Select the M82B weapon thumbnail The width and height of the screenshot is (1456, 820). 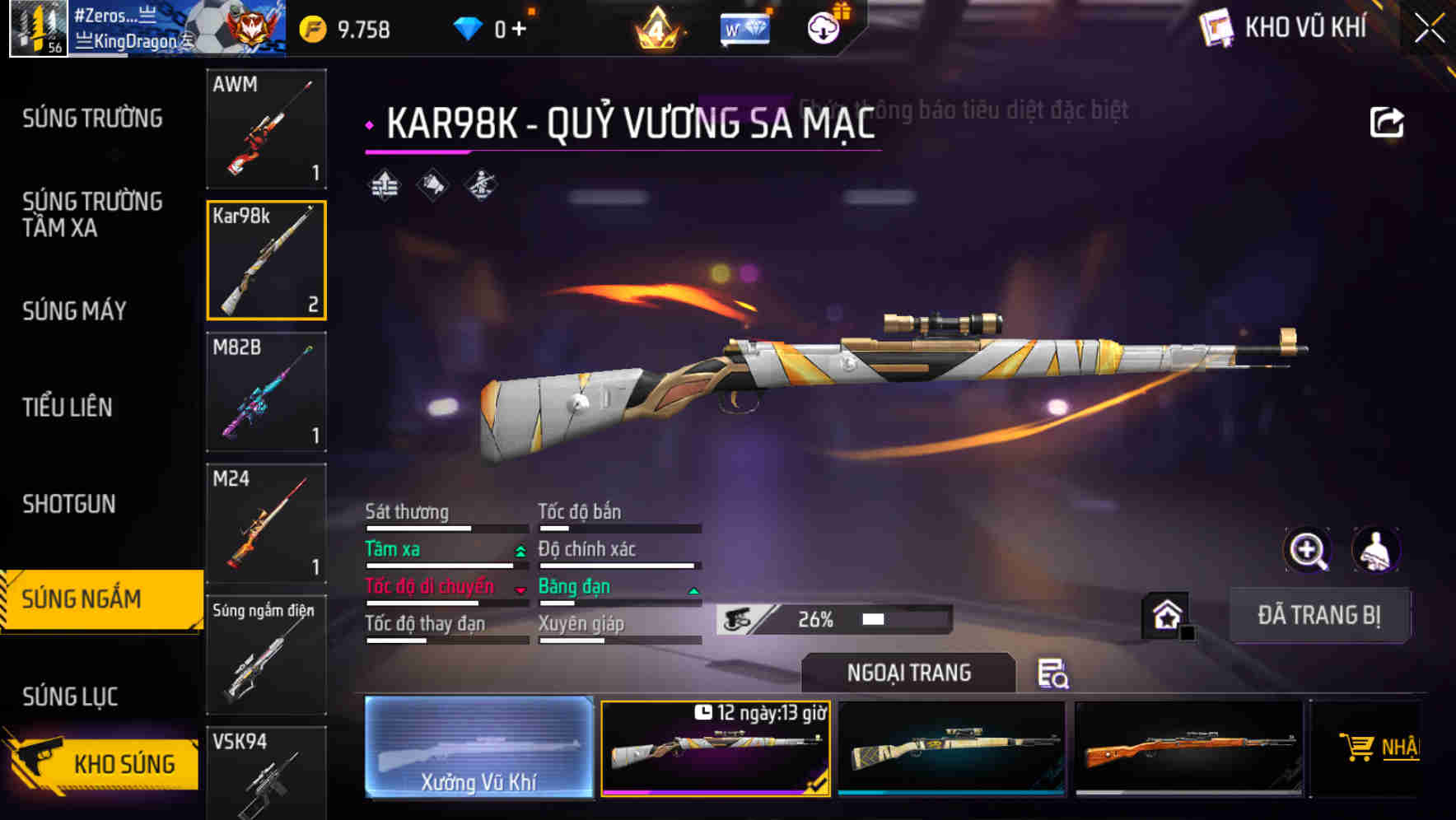pos(266,391)
